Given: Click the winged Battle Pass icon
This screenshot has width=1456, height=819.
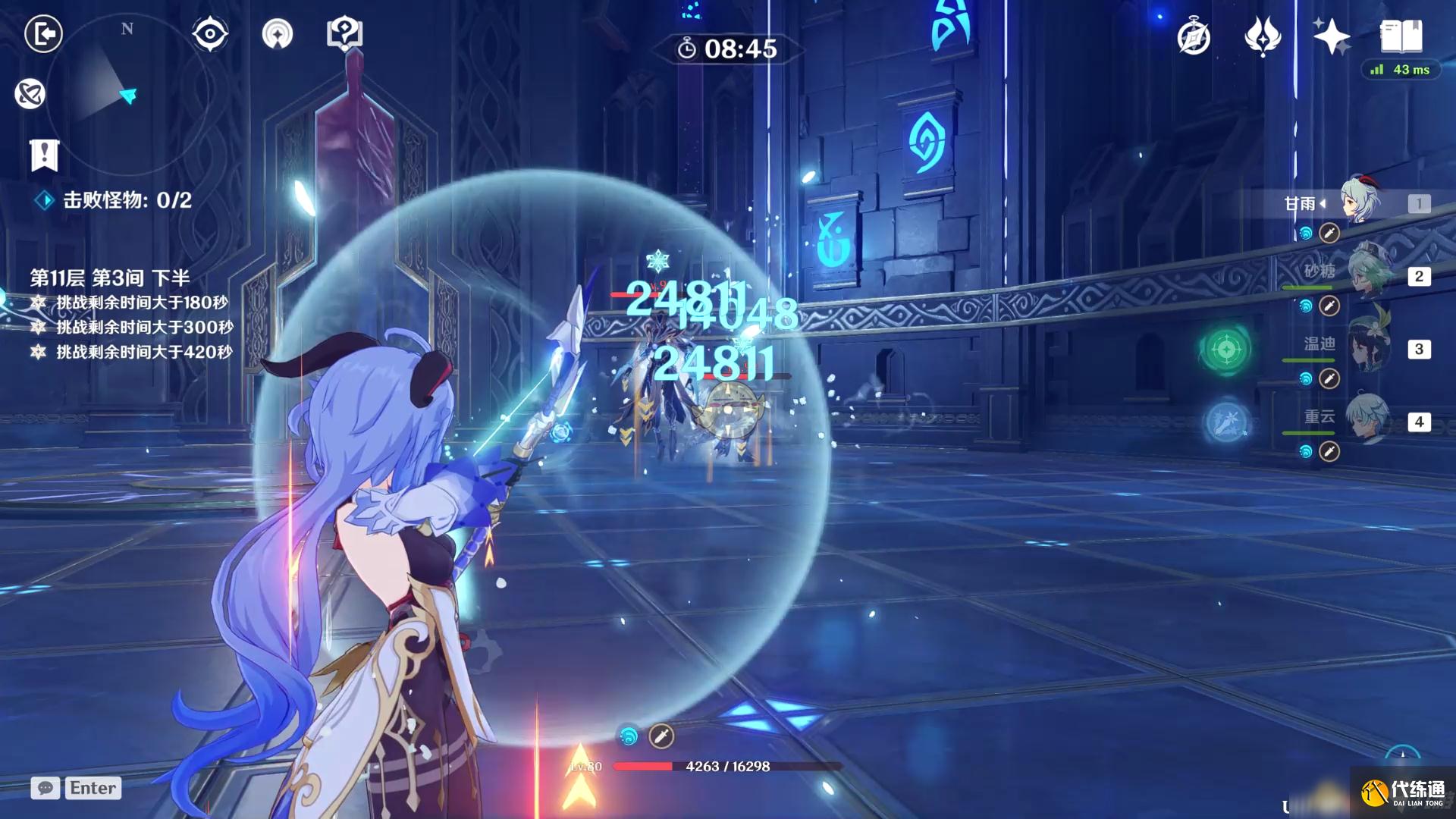Looking at the screenshot, I should [1262, 36].
